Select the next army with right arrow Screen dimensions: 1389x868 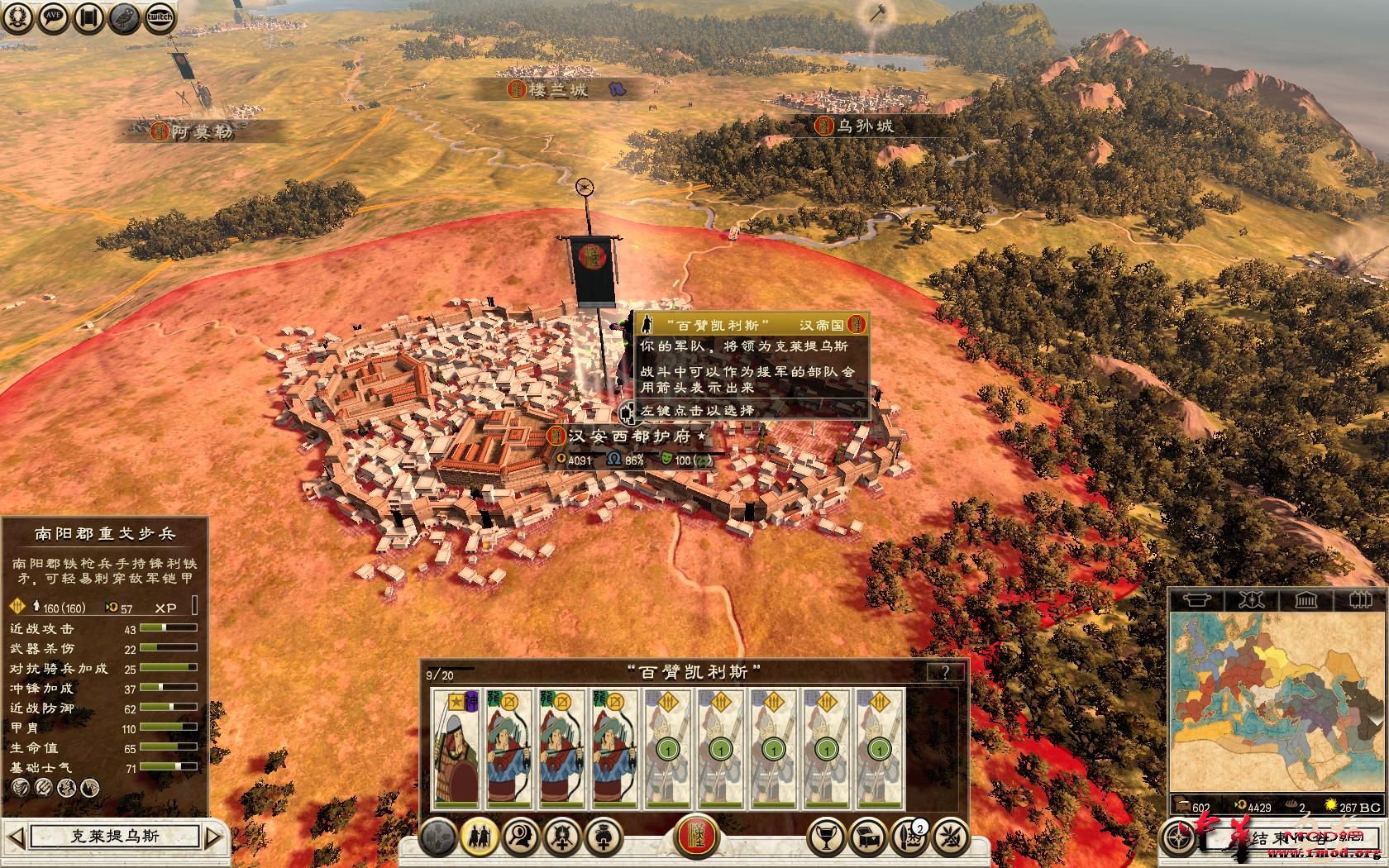(212, 837)
